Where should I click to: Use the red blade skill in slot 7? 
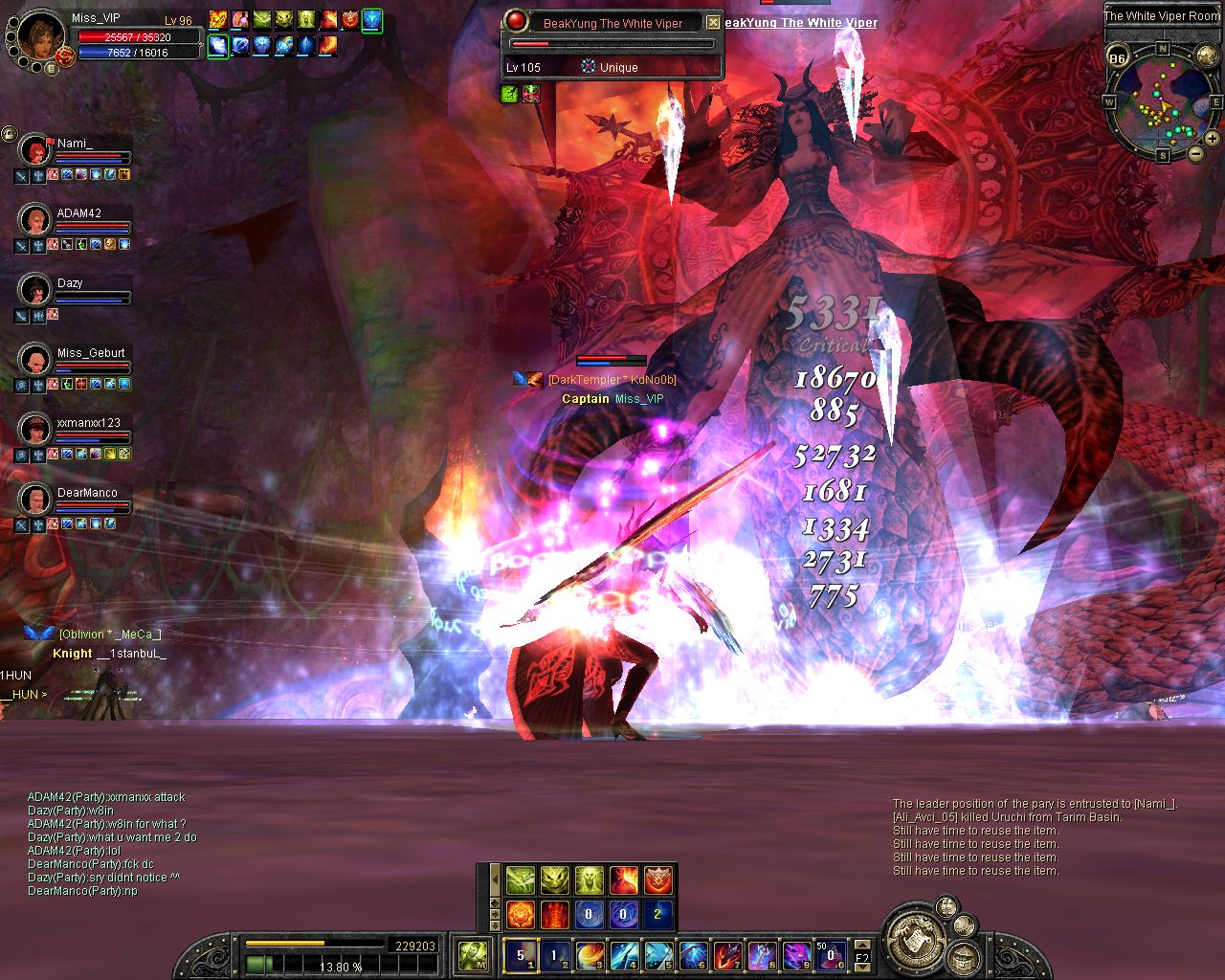[727, 955]
